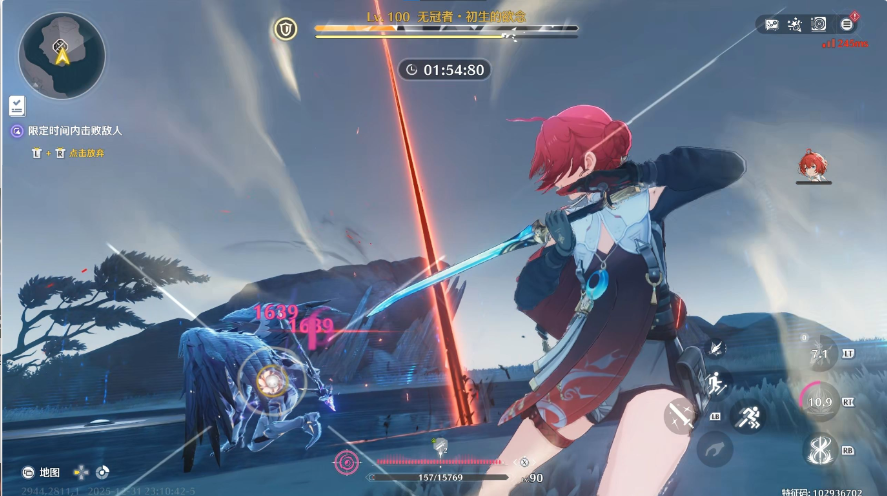Open the hamburger main menu button
The image size is (887, 496).
point(846,24)
